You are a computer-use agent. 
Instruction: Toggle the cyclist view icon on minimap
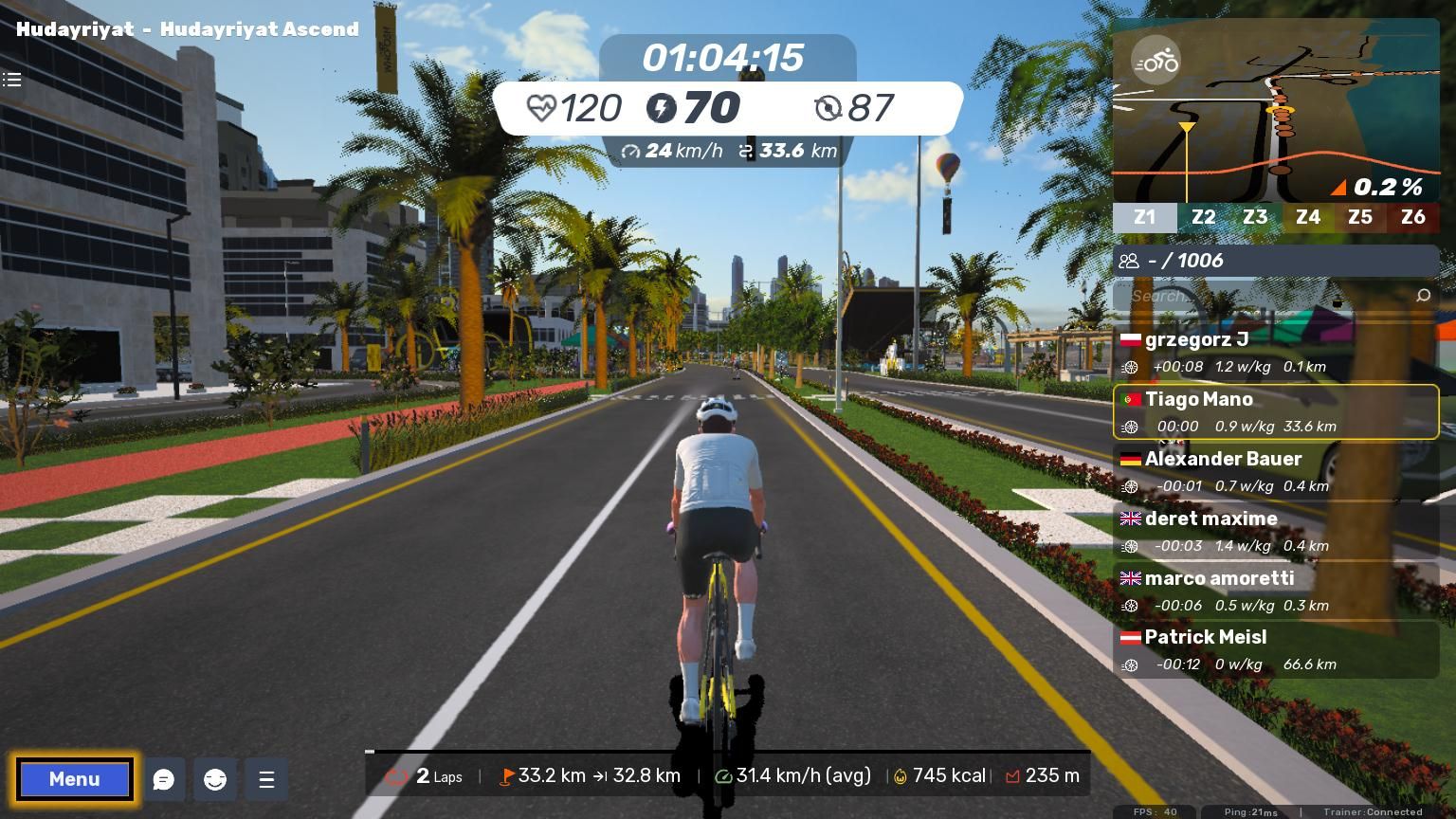click(x=1156, y=62)
